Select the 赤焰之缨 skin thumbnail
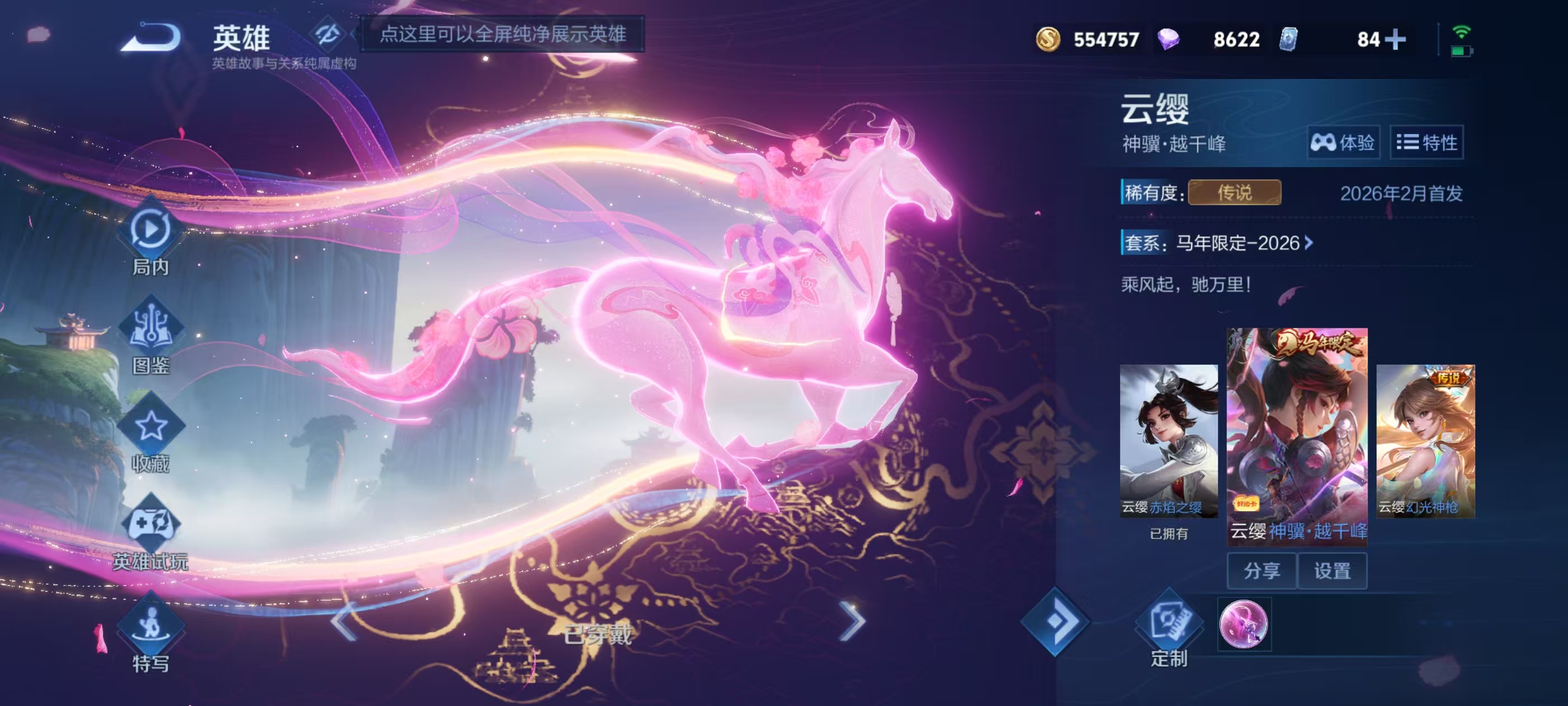Screen dimensions: 1568x706 point(1168,440)
